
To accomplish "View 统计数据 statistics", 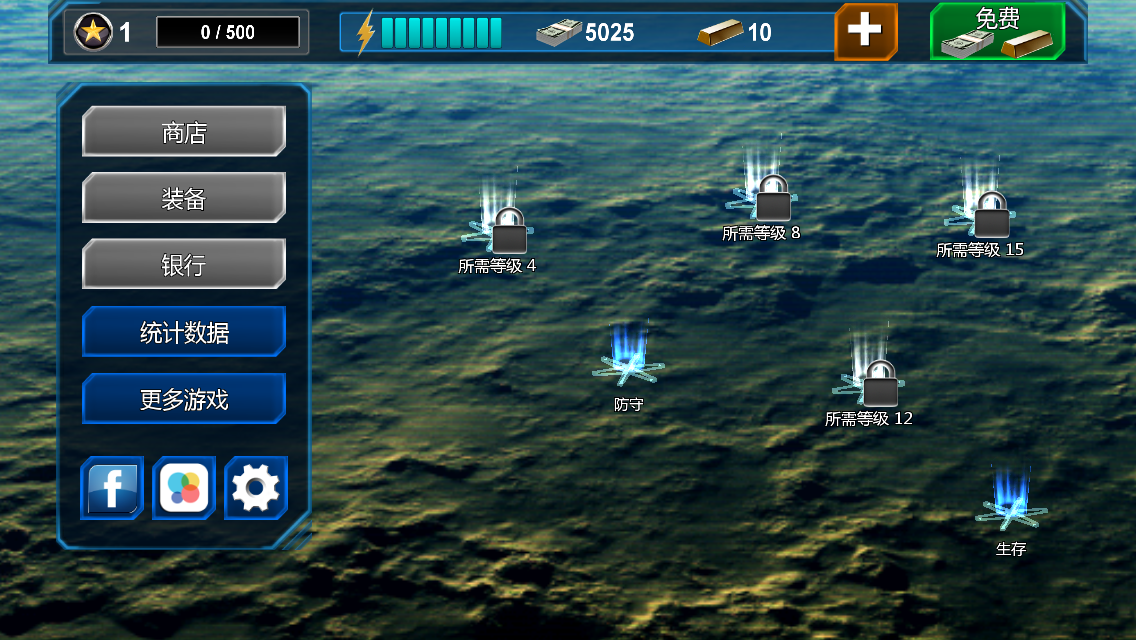I will (x=184, y=332).
